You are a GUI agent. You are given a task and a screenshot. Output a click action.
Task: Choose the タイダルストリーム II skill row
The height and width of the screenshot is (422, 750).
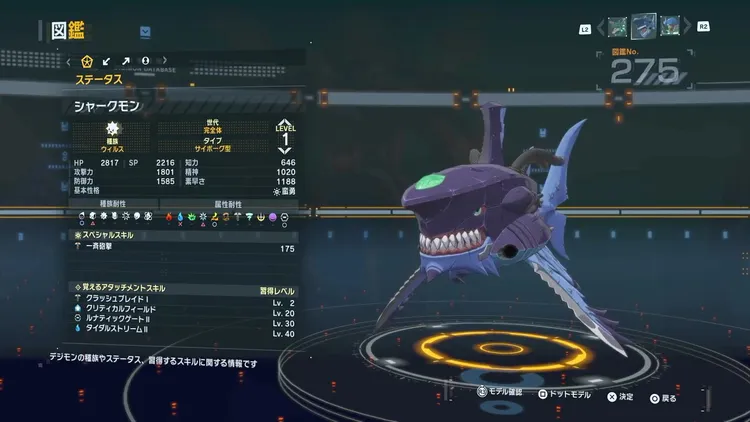[x=185, y=332]
